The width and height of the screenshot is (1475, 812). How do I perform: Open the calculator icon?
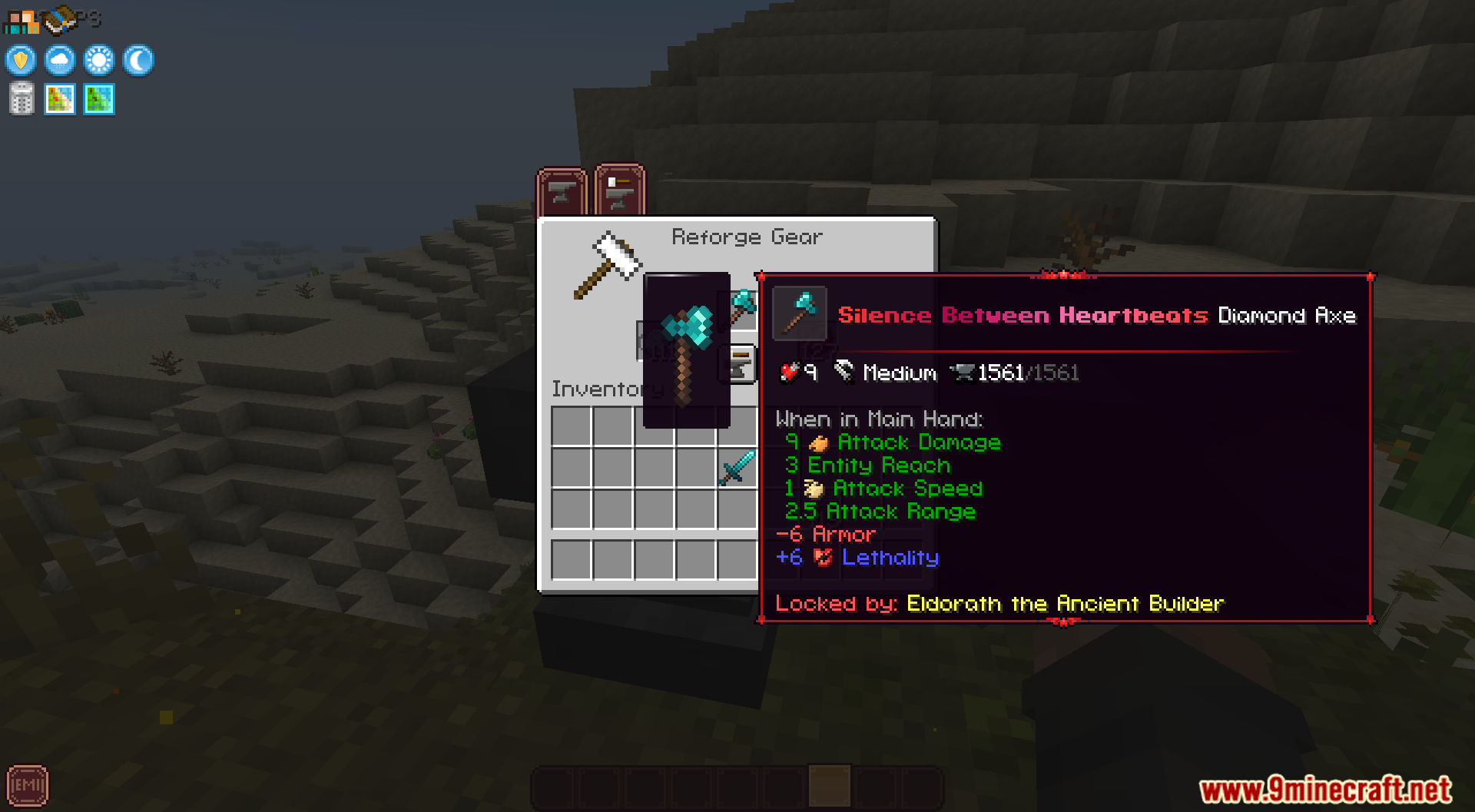tap(21, 99)
